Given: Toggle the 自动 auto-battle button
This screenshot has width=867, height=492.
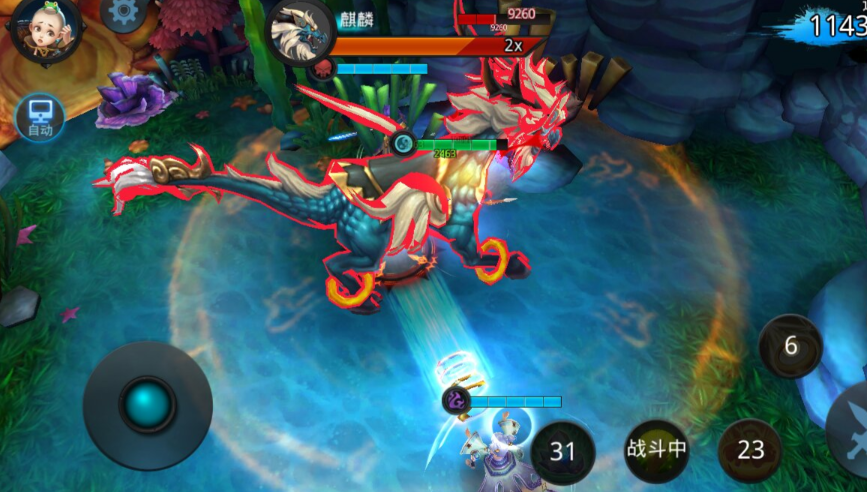Looking at the screenshot, I should click(40, 117).
